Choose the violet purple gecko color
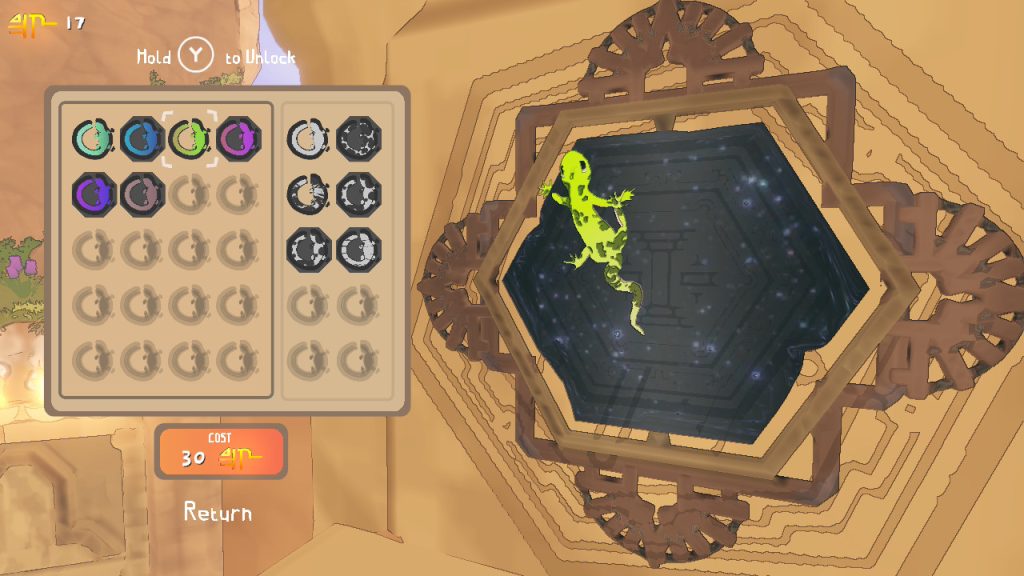This screenshot has width=1024, height=576. (x=93, y=192)
